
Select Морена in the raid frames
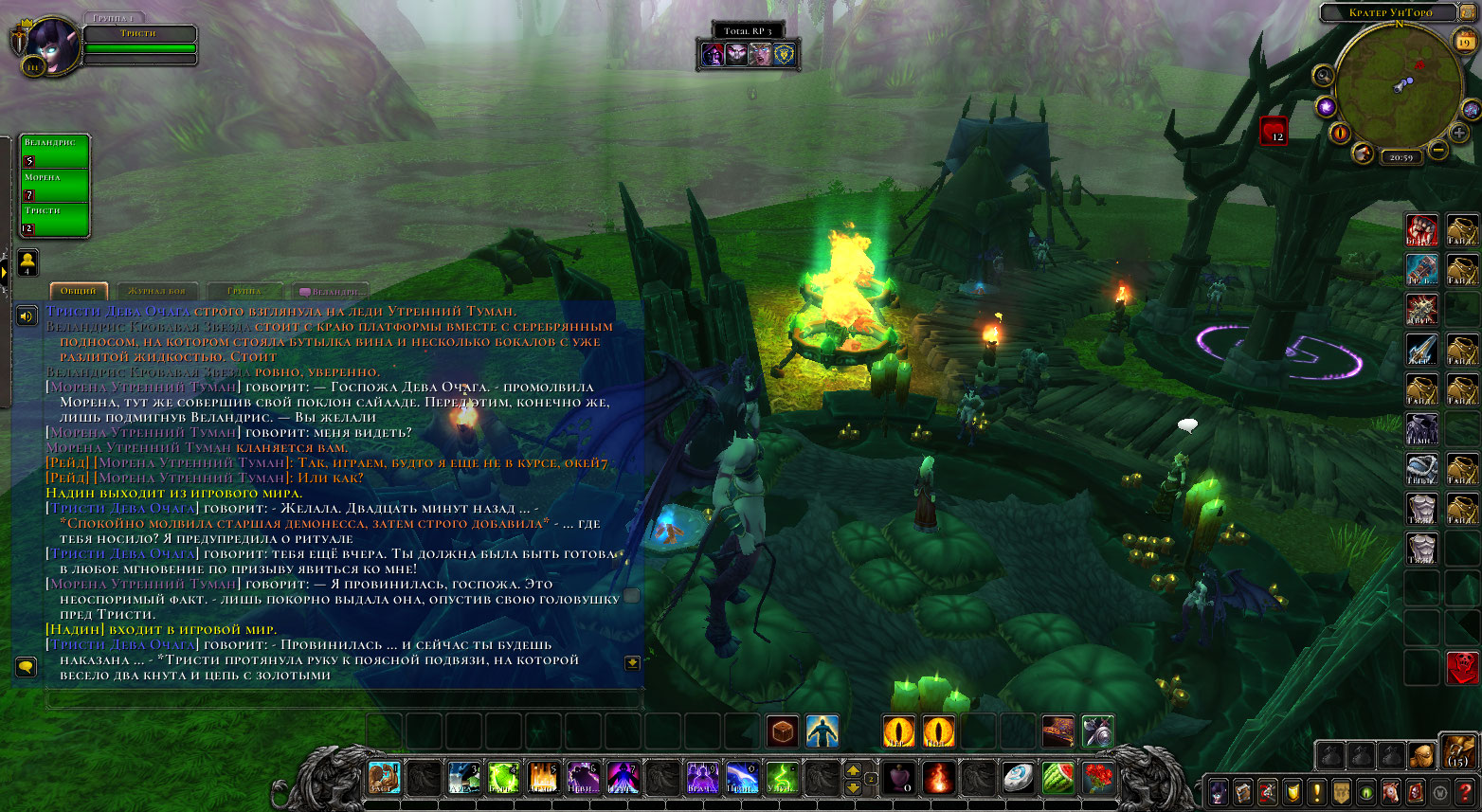click(x=55, y=185)
